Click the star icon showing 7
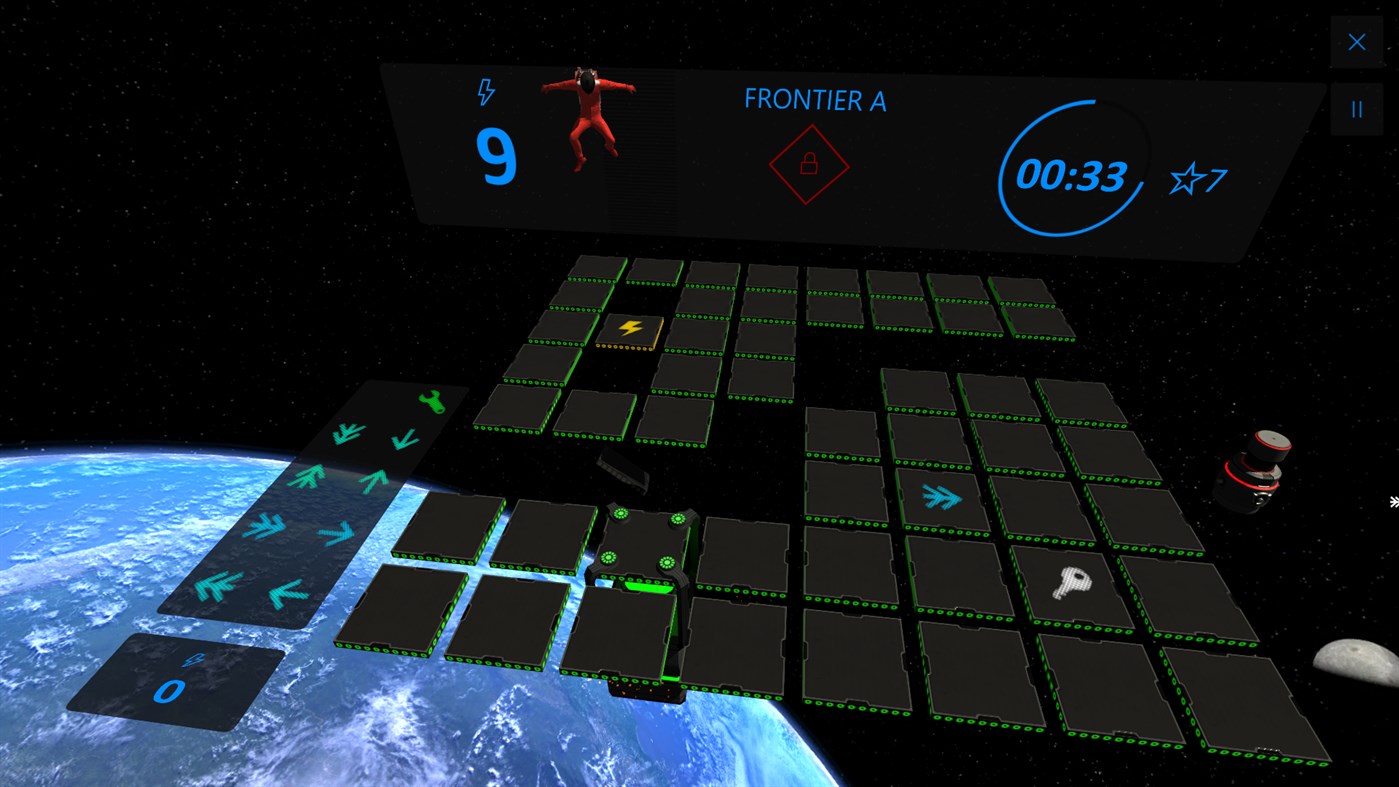The height and width of the screenshot is (787, 1399). tap(1188, 180)
